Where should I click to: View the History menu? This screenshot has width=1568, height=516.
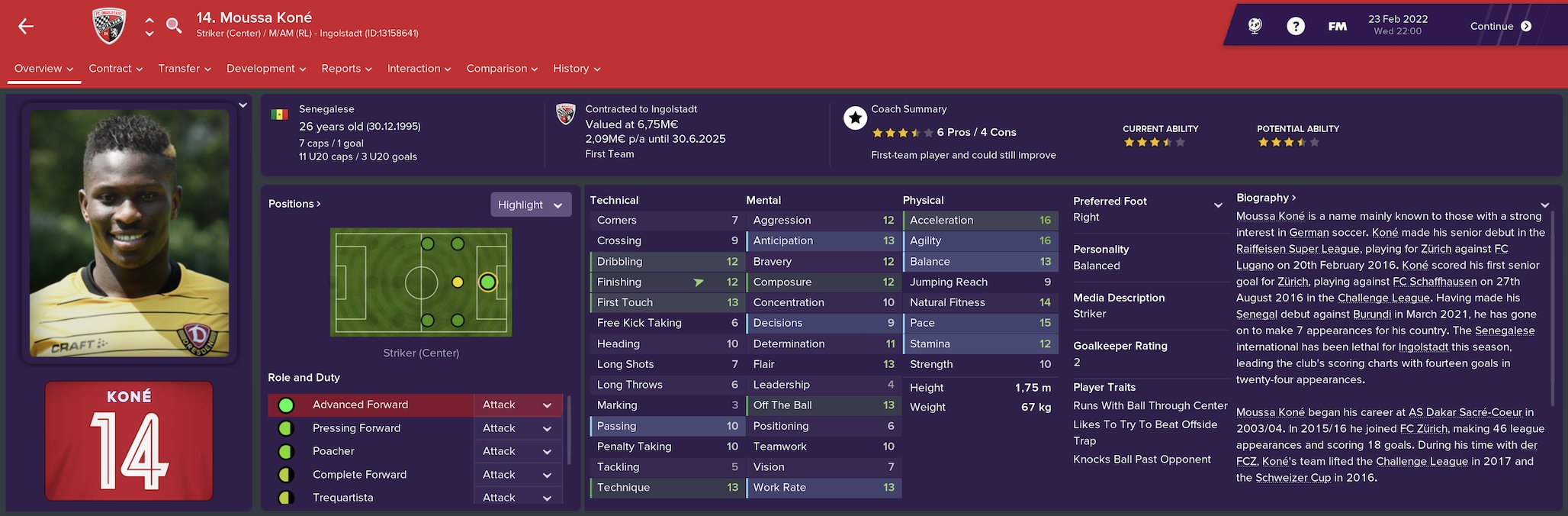point(576,69)
